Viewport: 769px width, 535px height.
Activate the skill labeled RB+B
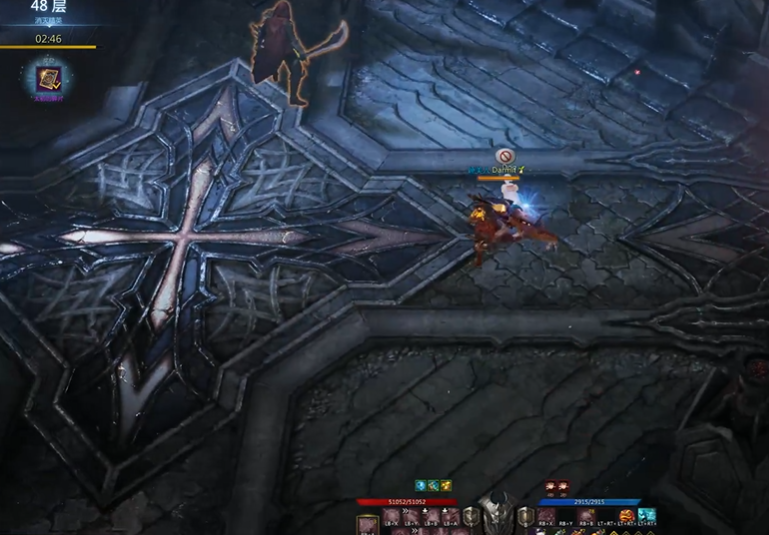coord(587,516)
